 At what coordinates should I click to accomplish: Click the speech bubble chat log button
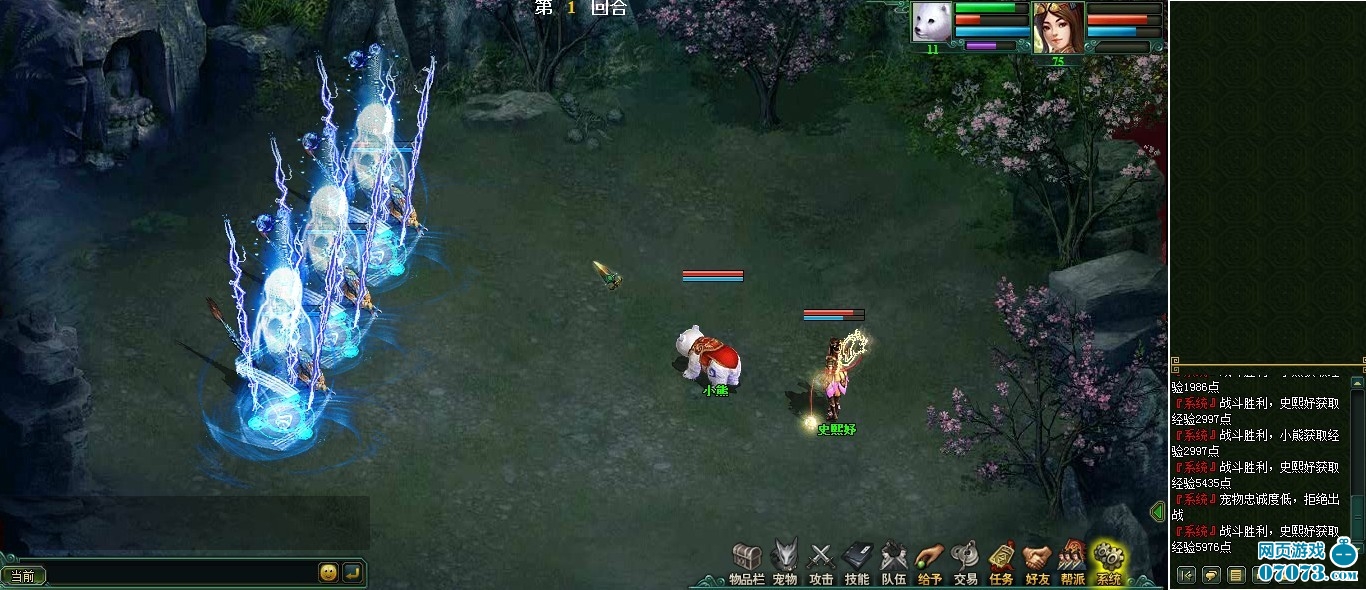(1211, 575)
